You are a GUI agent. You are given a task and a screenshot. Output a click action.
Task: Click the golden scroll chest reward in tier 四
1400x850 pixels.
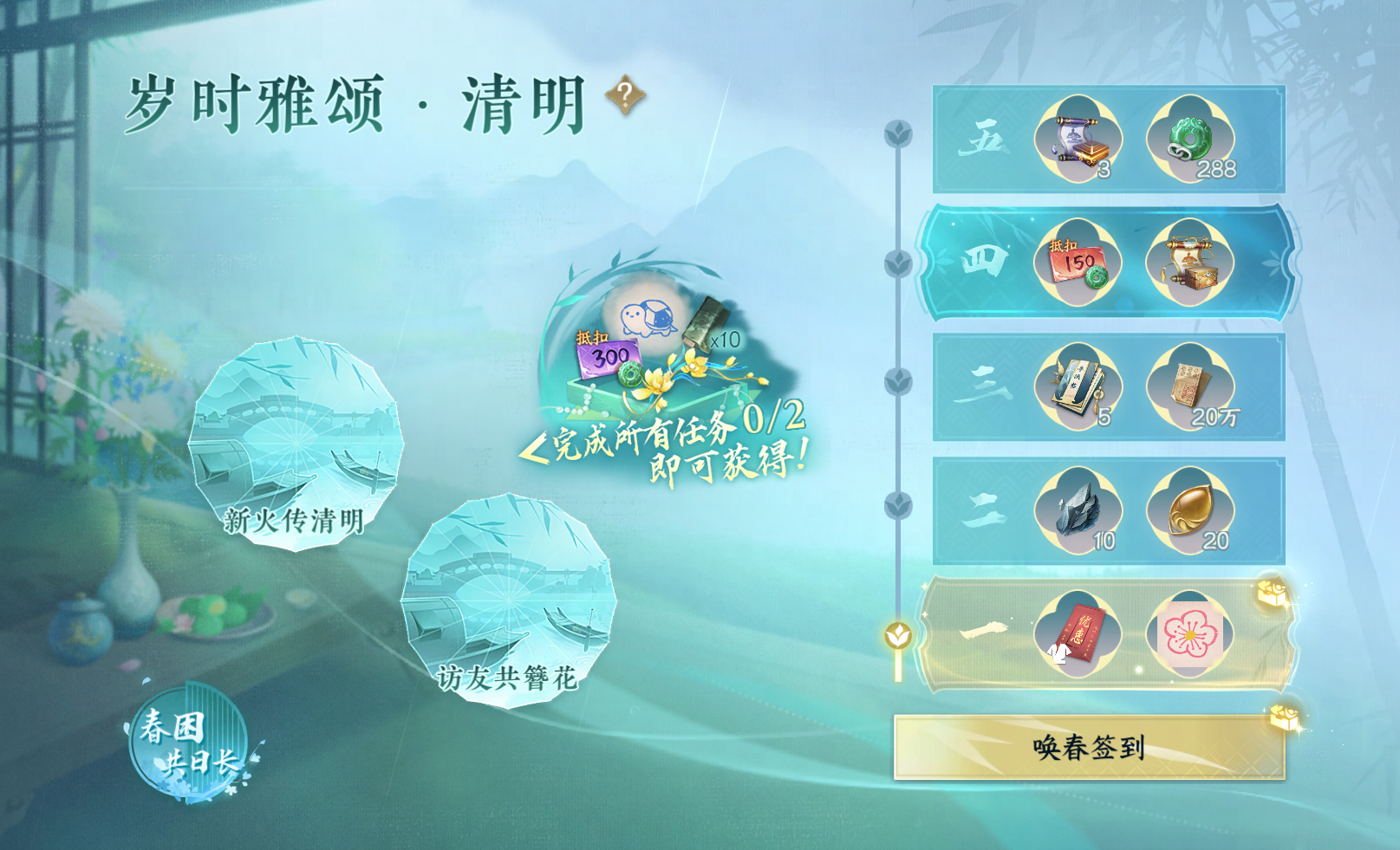(1189, 263)
